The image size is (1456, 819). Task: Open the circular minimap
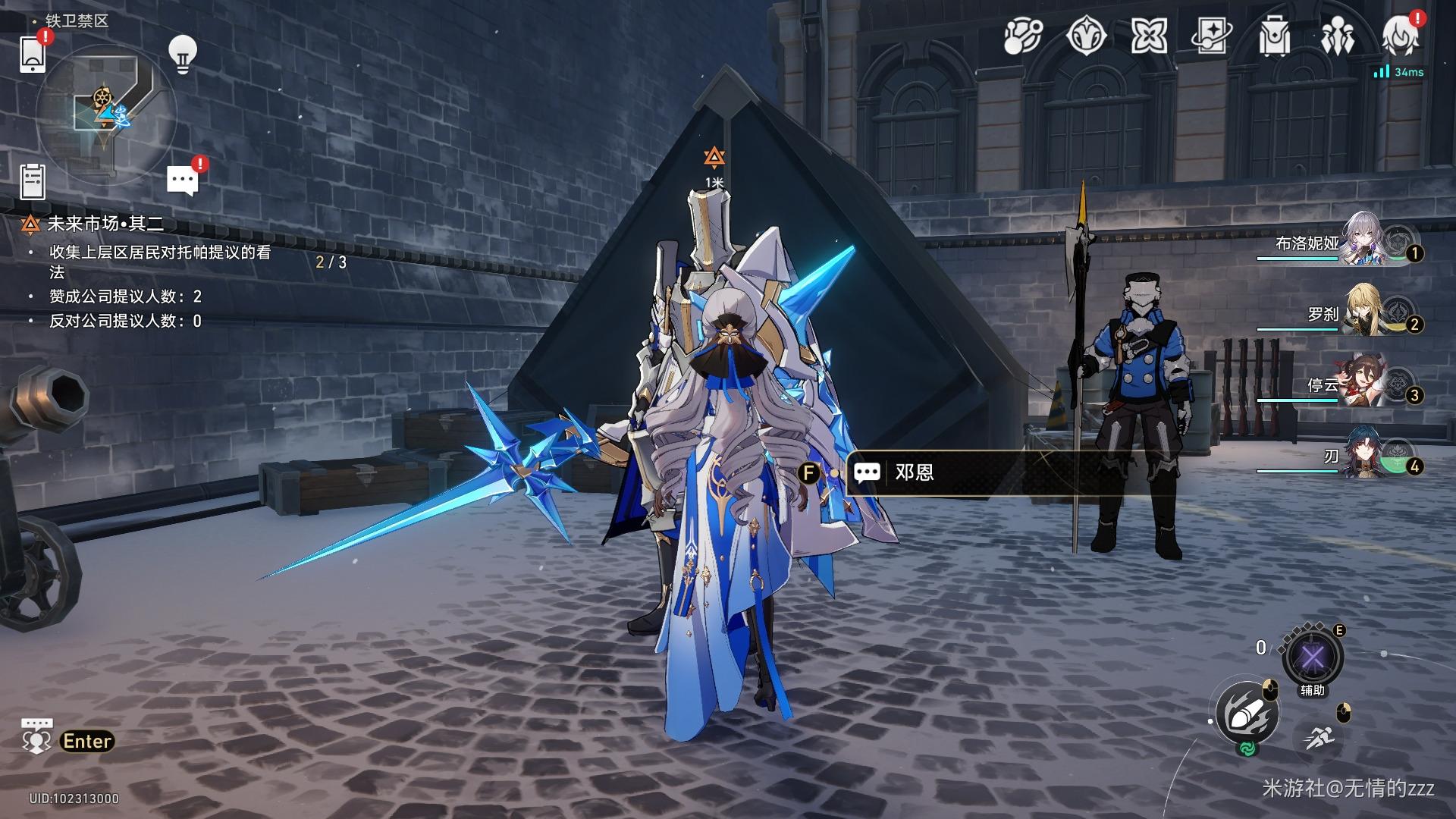(106, 114)
